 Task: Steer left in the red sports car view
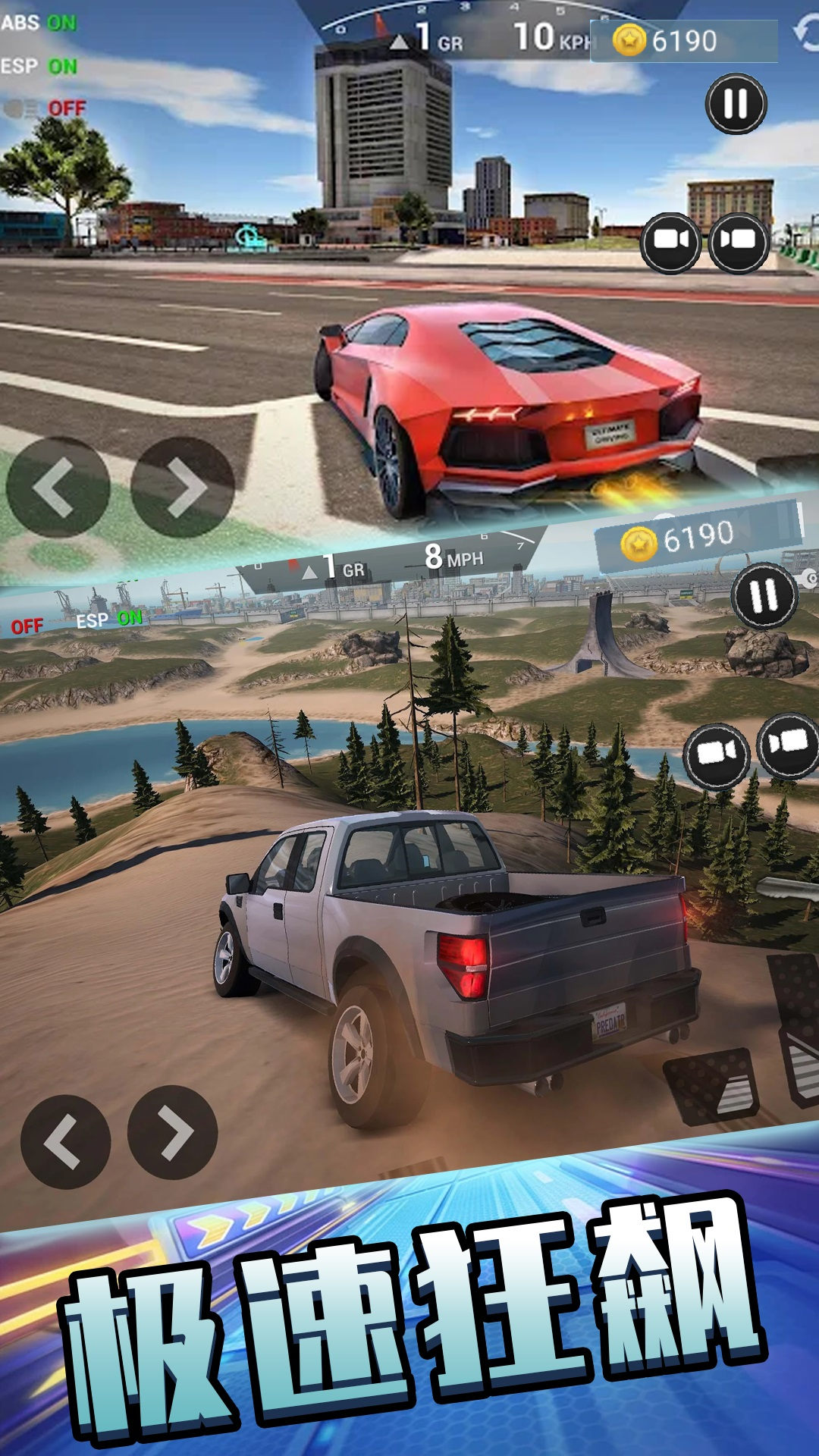pos(58,488)
